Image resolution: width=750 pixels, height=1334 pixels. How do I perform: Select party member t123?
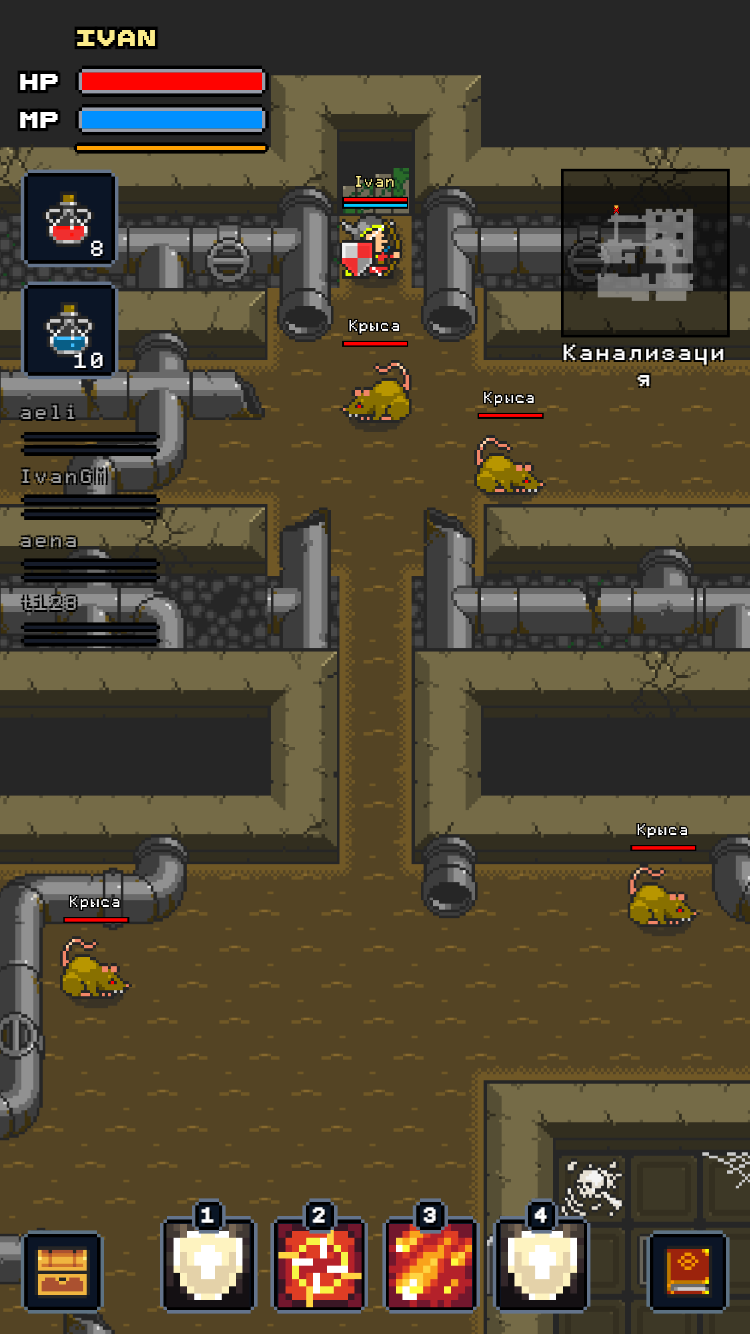[x=89, y=620]
